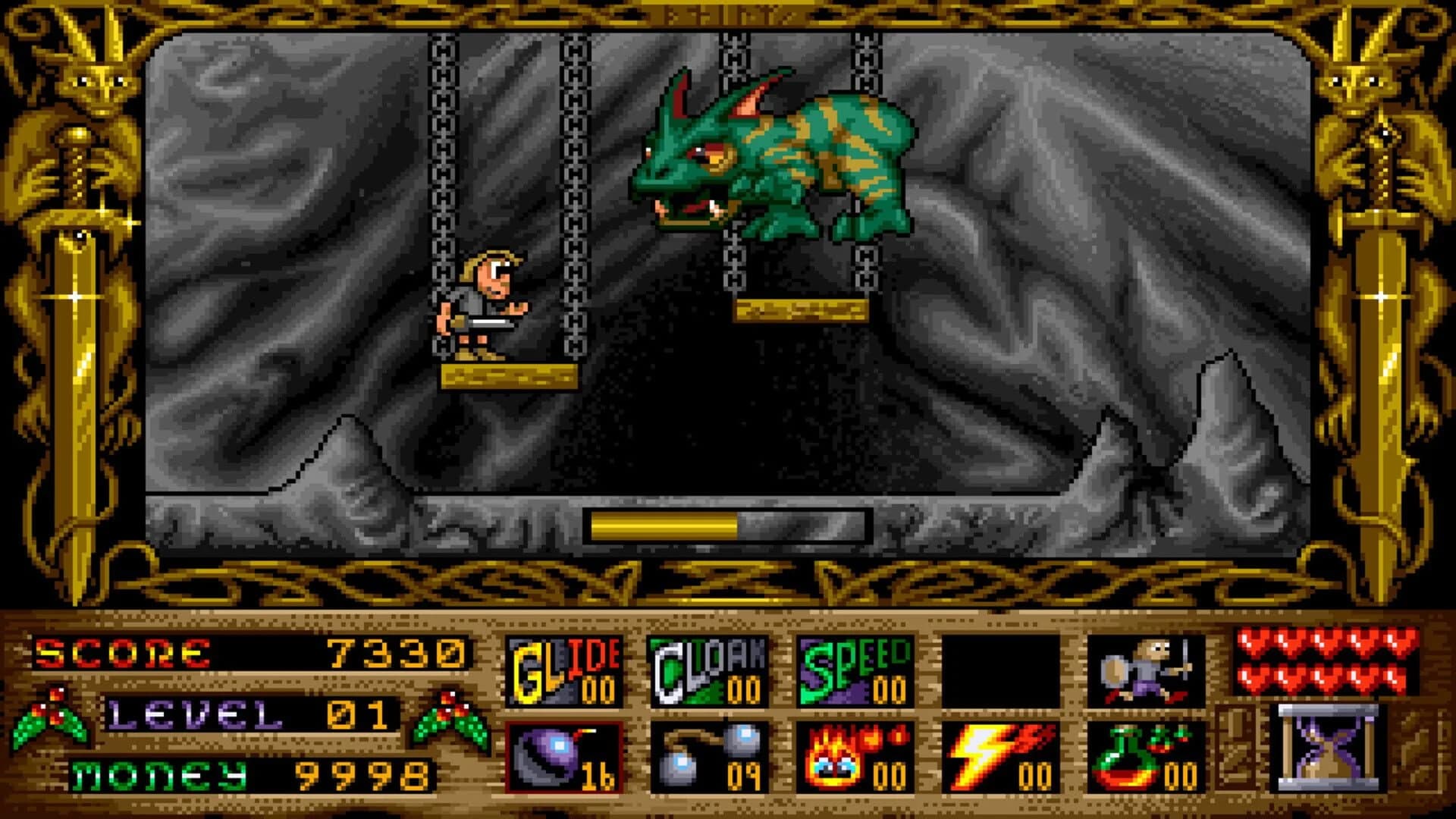
Task: Click the SCORE panel showing 7330
Action: tap(250, 652)
